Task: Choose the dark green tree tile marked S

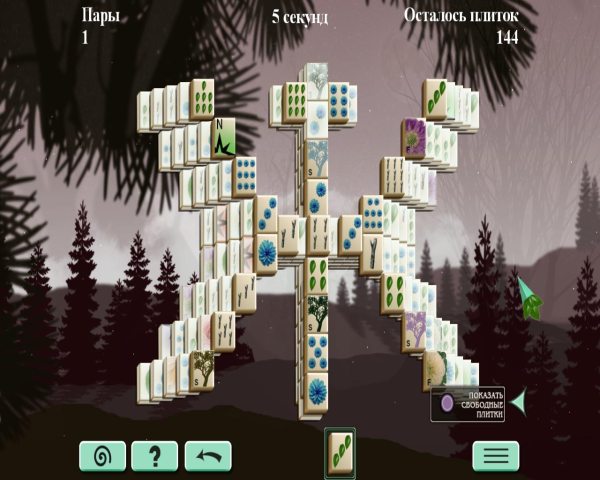Action: click(x=318, y=313)
